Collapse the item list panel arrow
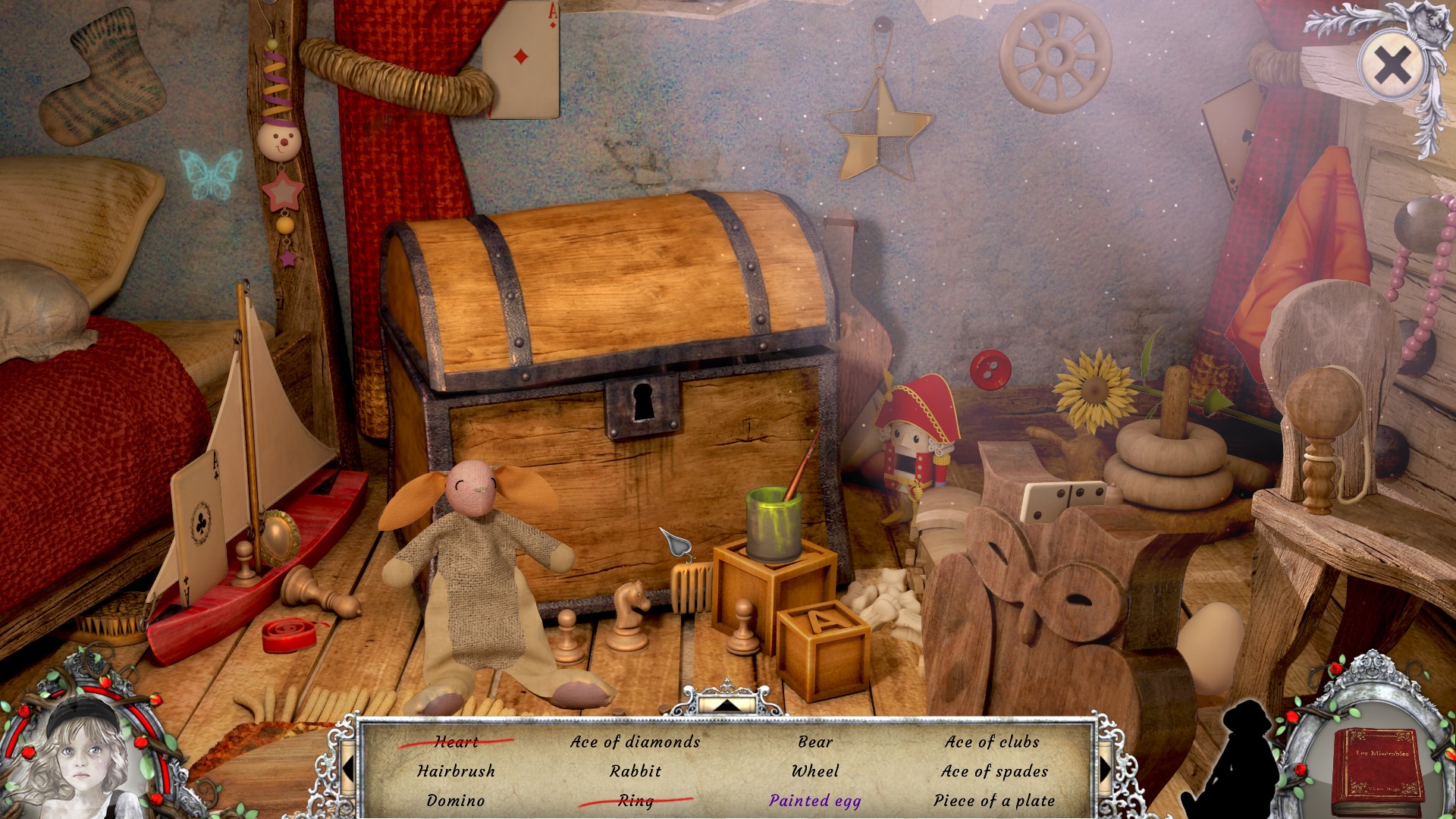 point(726,704)
